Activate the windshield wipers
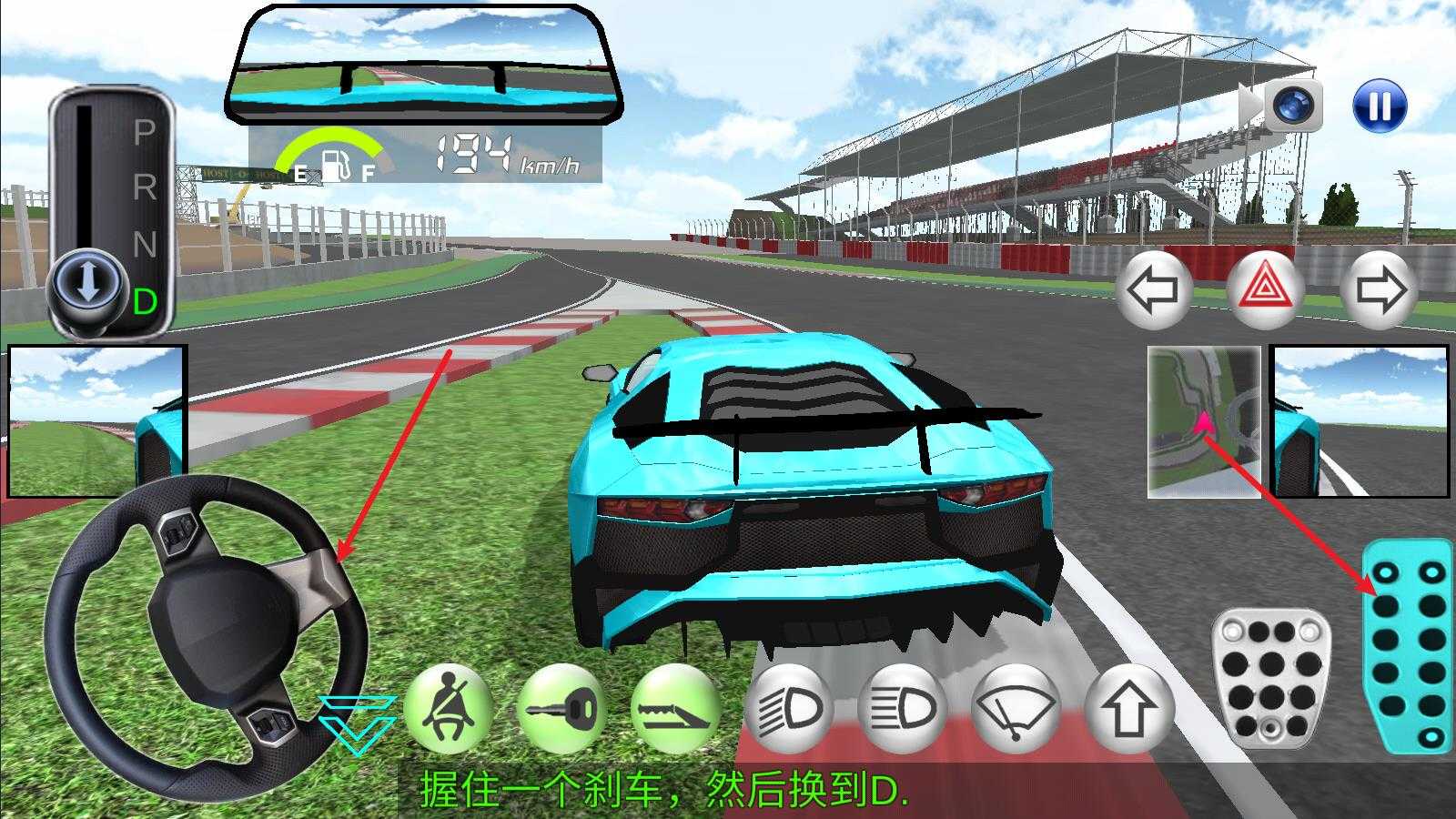 pos(1016,708)
